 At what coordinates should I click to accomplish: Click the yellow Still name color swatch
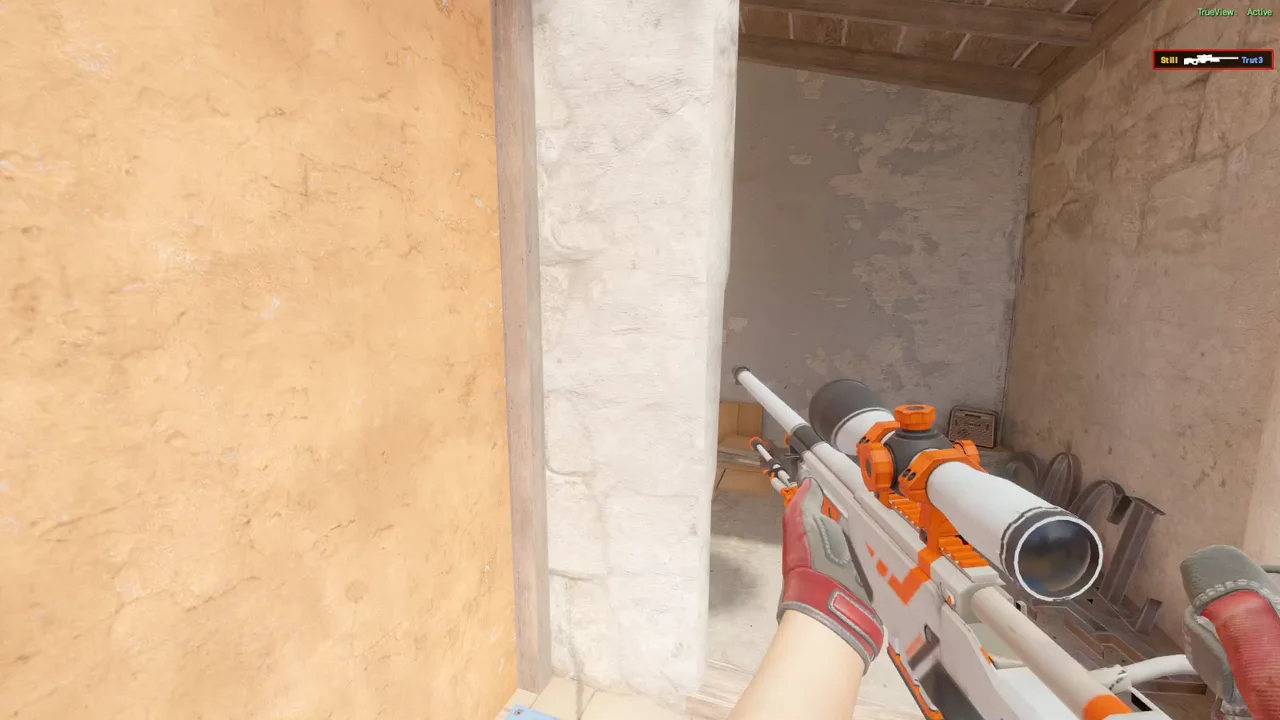tap(1169, 59)
